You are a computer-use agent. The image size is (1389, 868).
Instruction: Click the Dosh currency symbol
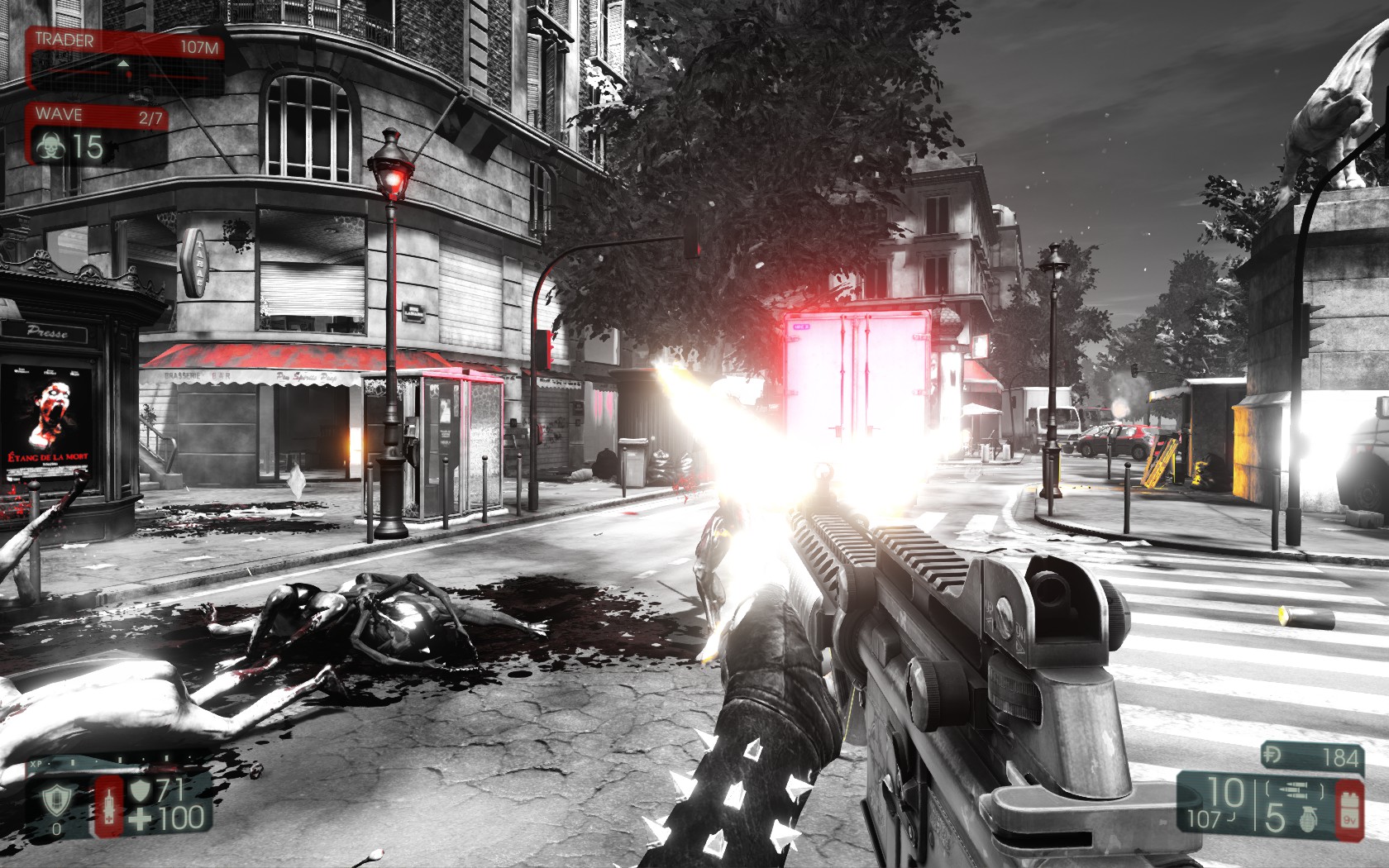pos(1274,756)
